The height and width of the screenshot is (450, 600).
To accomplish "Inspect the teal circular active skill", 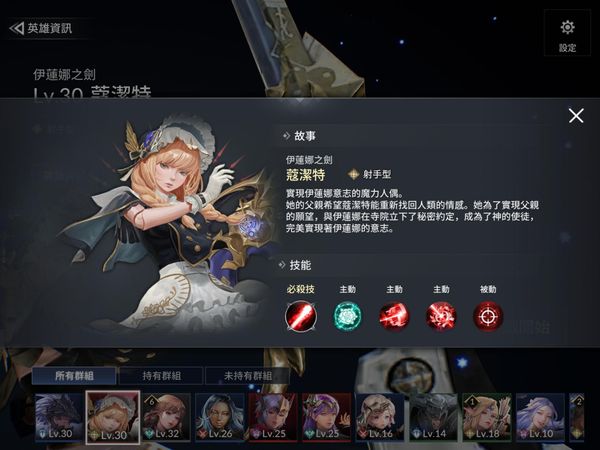I will pyautogui.click(x=348, y=315).
